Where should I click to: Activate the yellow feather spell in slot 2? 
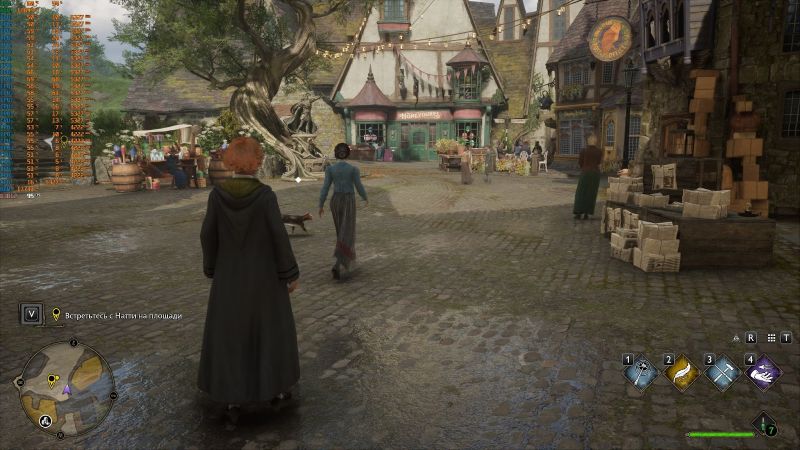(x=682, y=373)
